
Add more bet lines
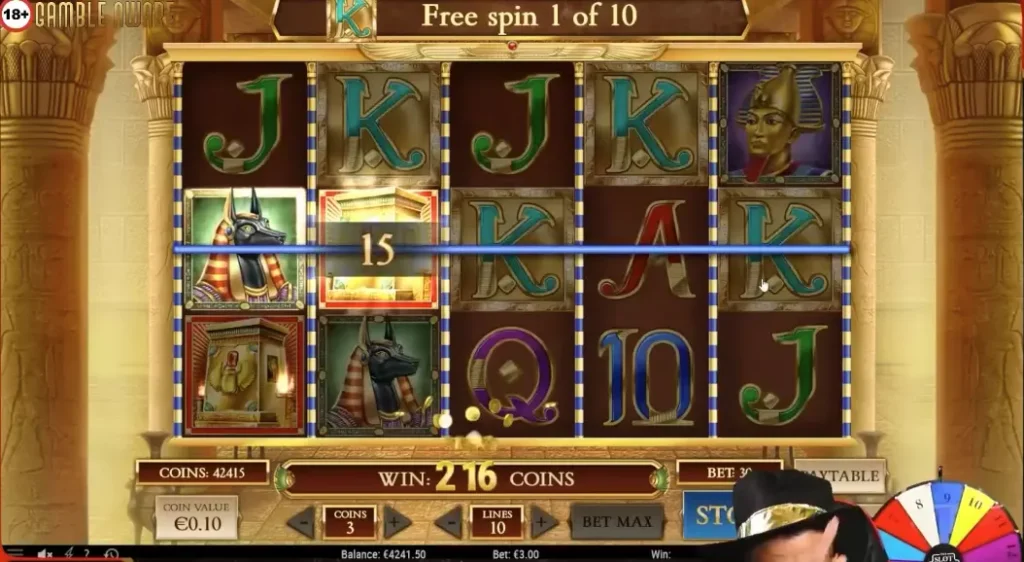544,521
